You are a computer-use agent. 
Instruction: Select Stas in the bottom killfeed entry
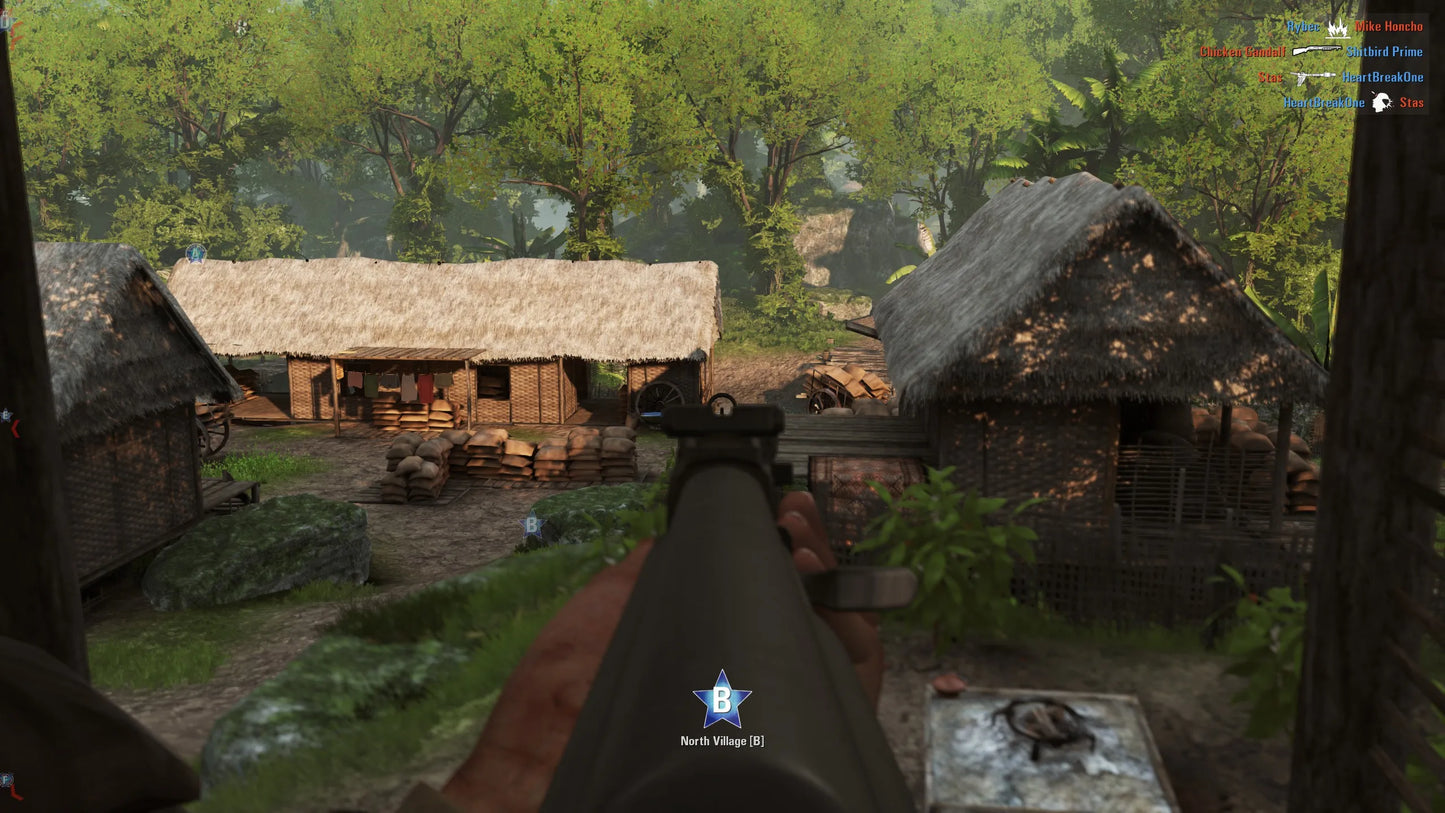coord(1412,102)
